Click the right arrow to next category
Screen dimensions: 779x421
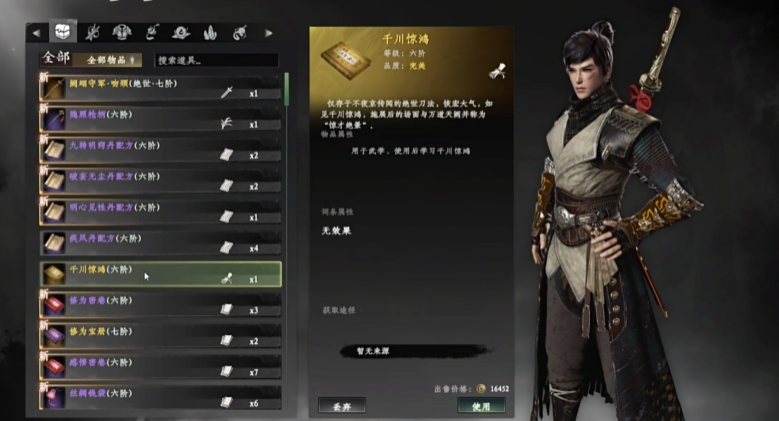268,33
